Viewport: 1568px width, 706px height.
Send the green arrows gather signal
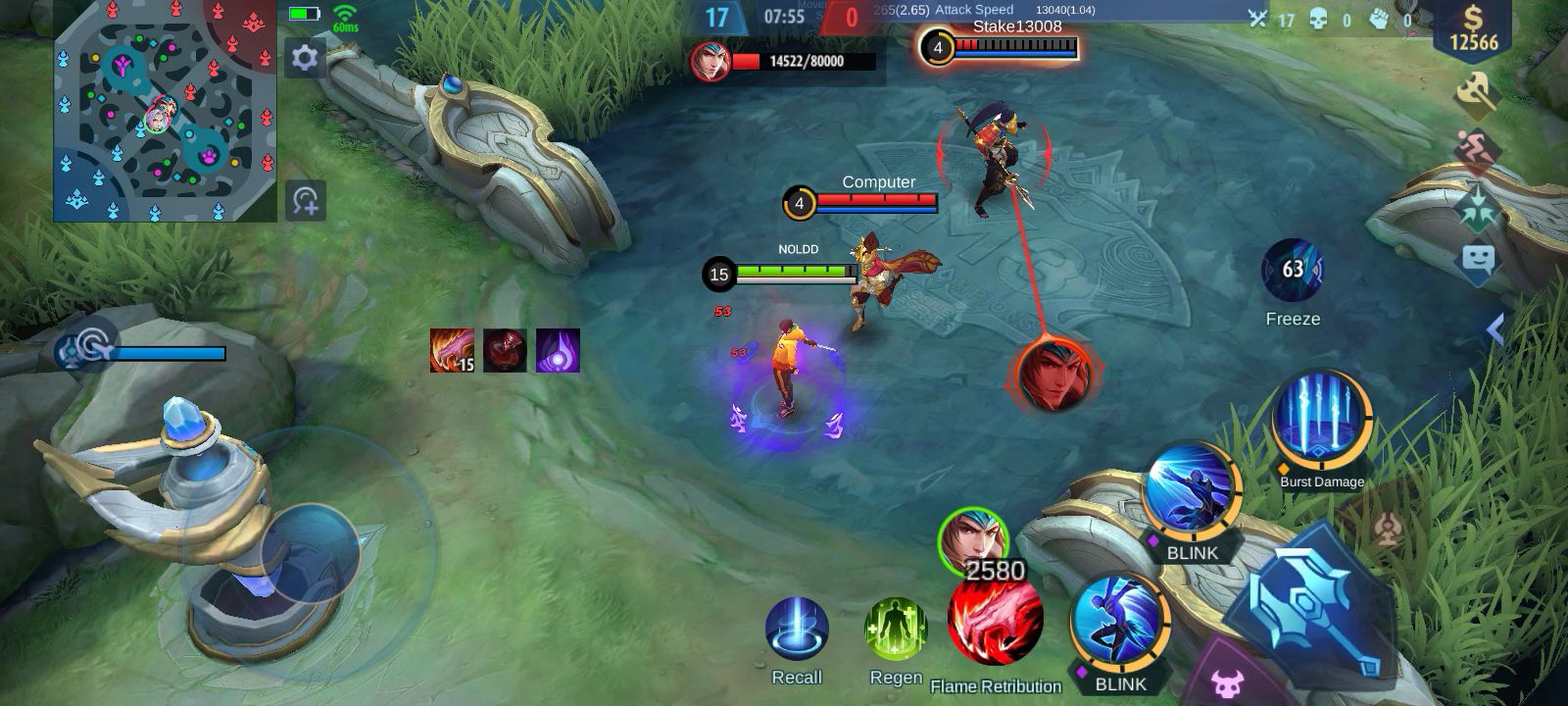click(1476, 207)
